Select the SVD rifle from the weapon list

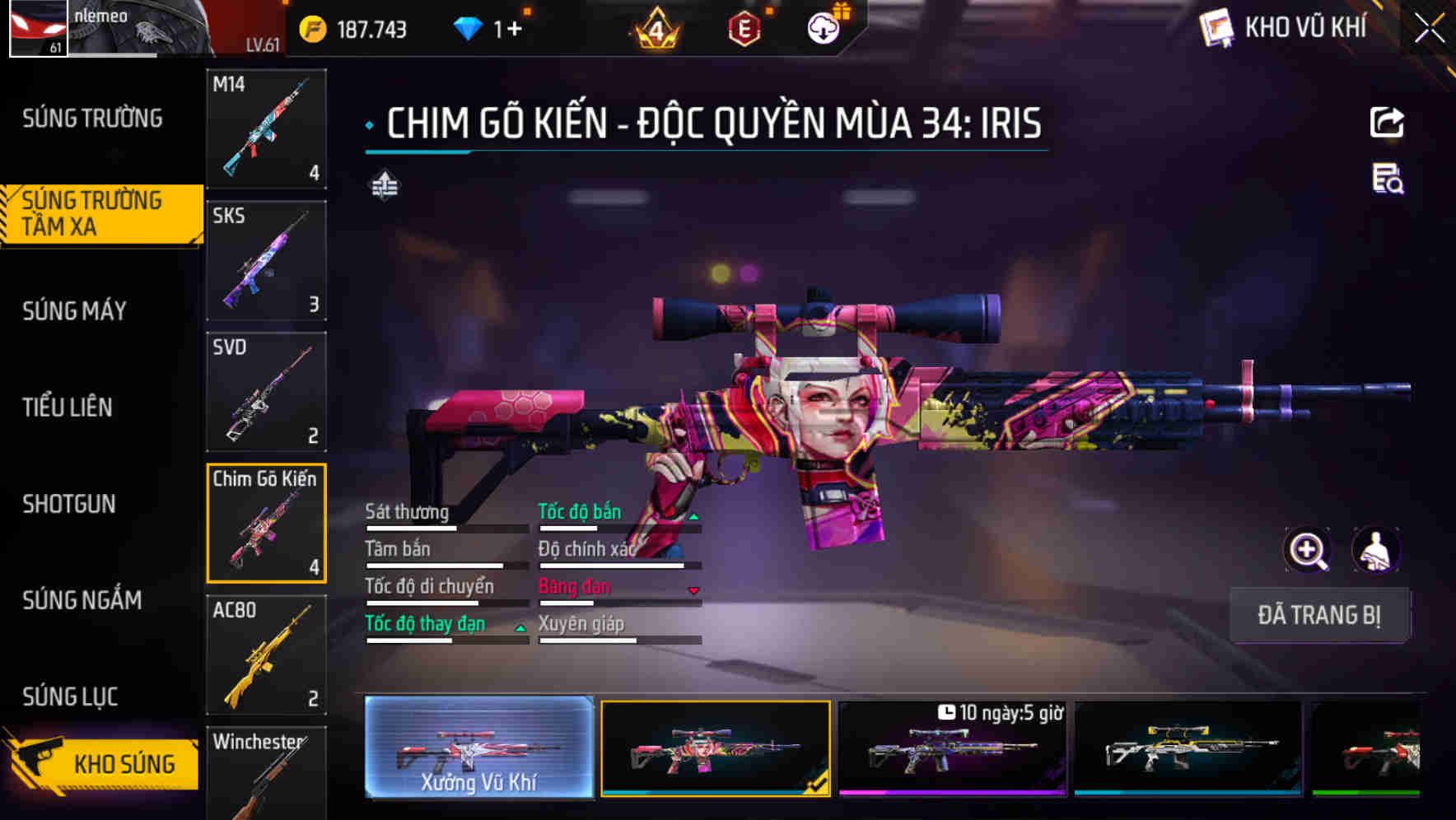click(265, 391)
